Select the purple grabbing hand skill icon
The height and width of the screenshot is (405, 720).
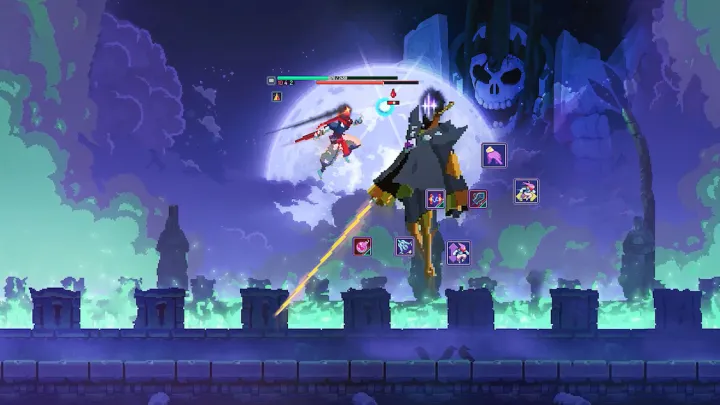tap(494, 155)
